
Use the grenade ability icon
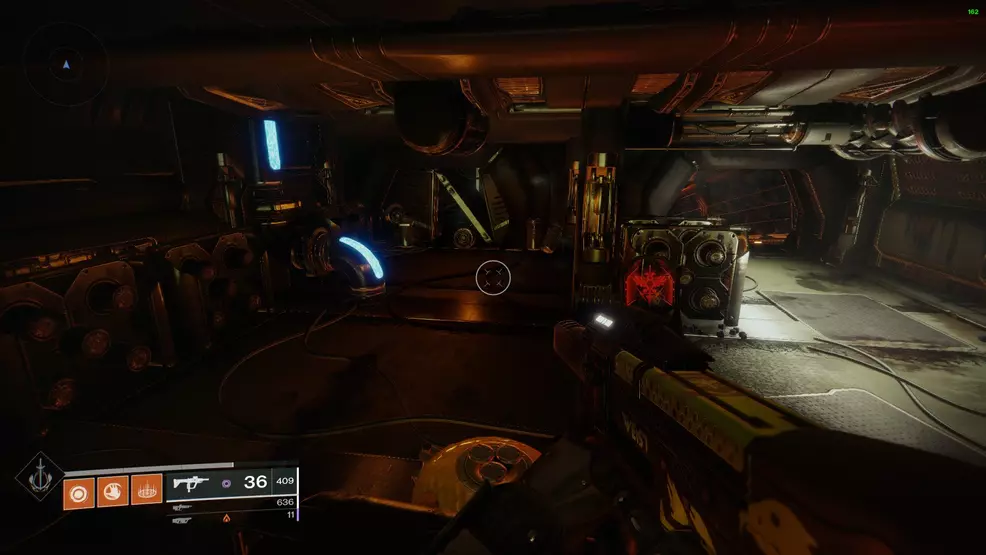pos(79,492)
